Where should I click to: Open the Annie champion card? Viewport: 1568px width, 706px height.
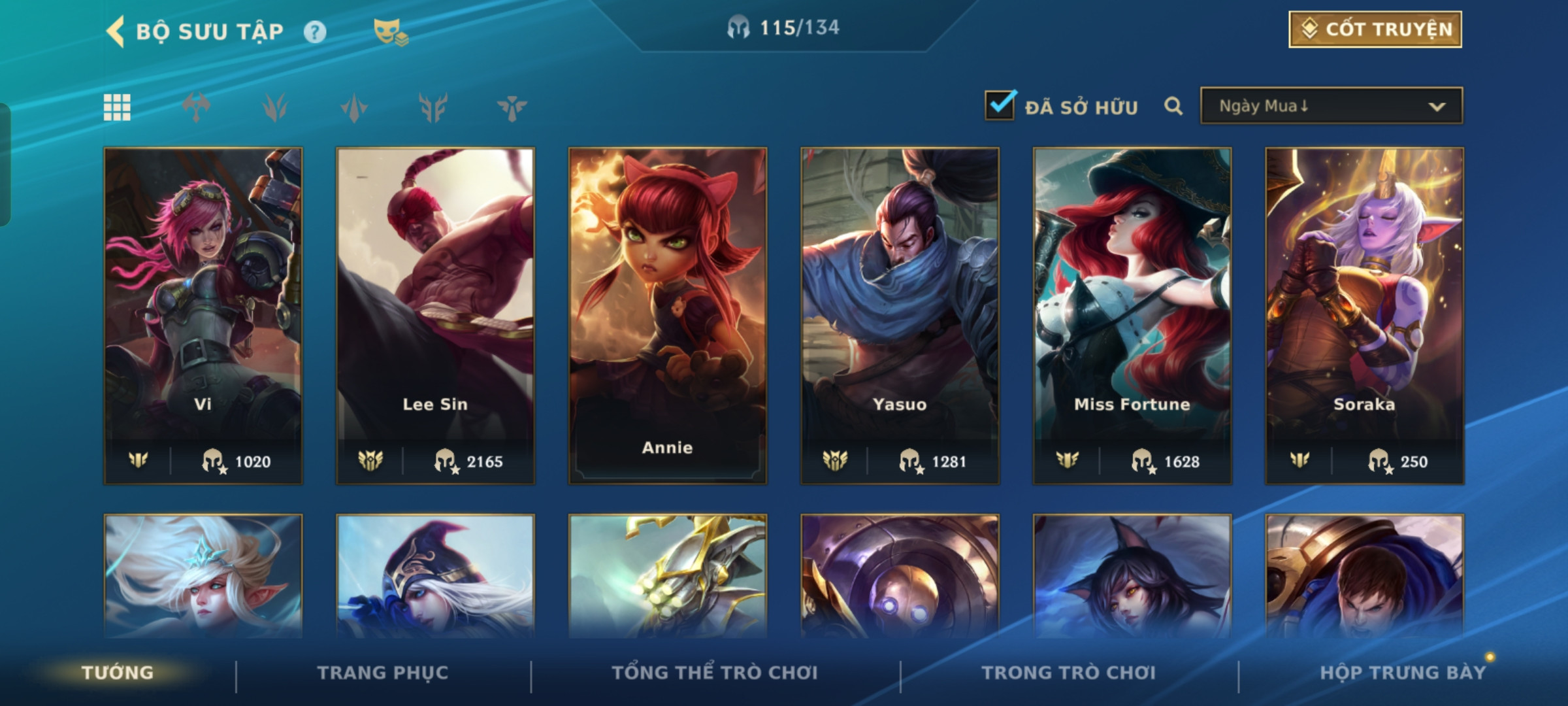click(x=667, y=316)
